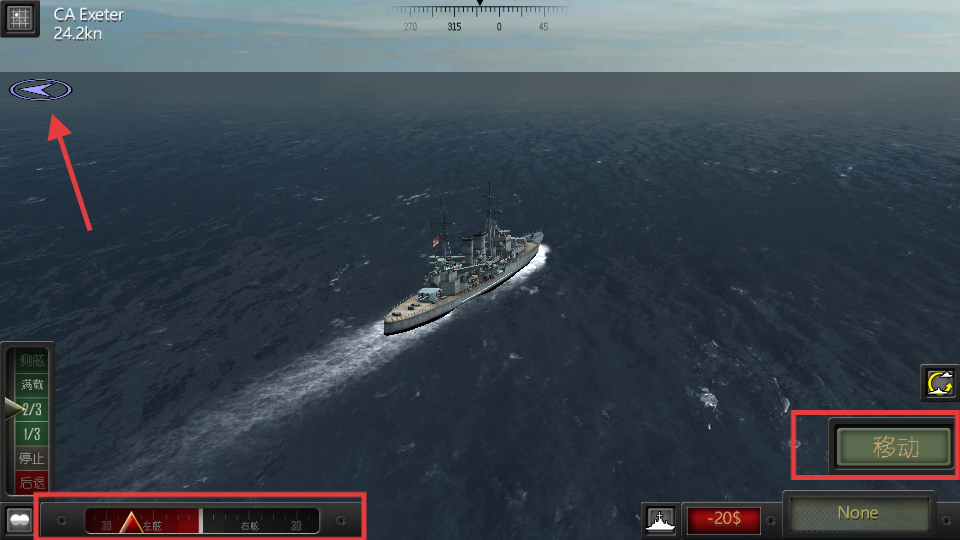Choose the 1/3 engine speed
This screenshot has width=960, height=540.
point(33,434)
